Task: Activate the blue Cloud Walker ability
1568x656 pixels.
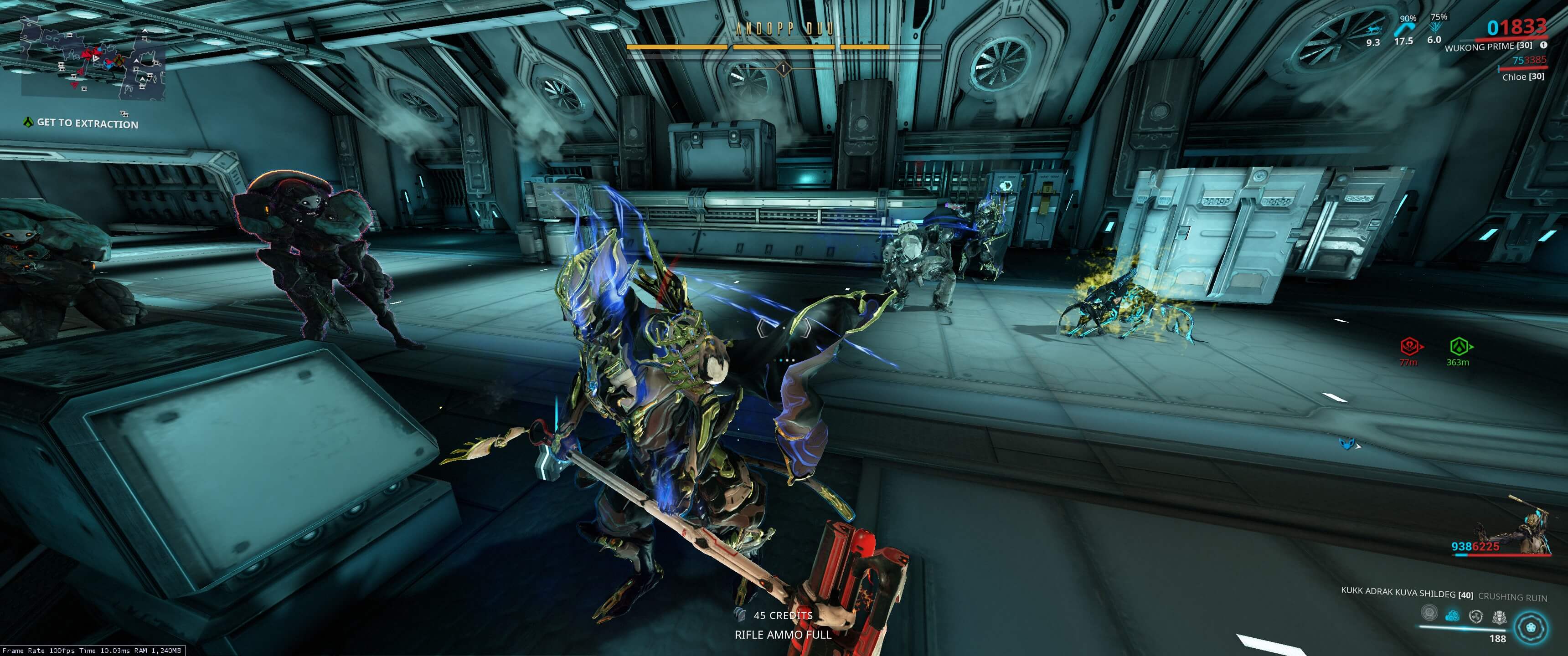Action: (1452, 616)
